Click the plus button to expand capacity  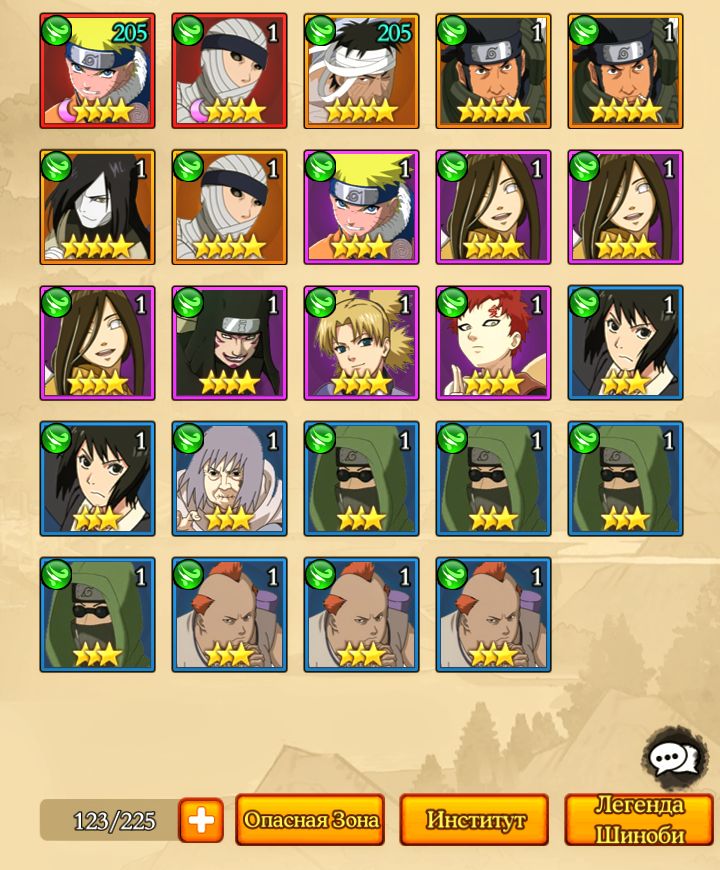(x=201, y=820)
